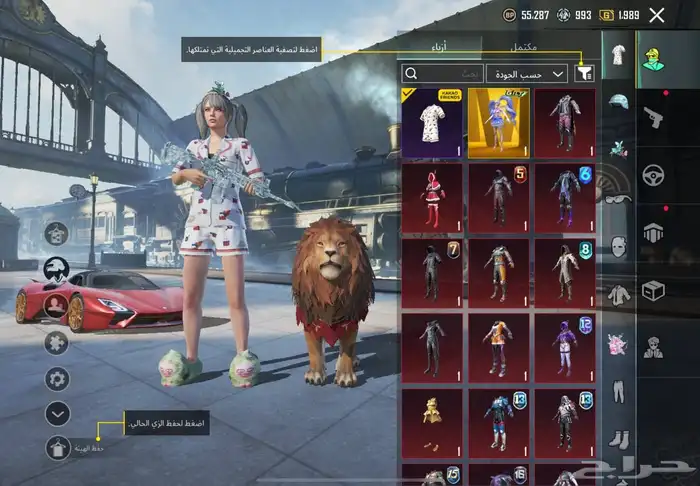Open the outfit filter funnel button

(x=585, y=73)
